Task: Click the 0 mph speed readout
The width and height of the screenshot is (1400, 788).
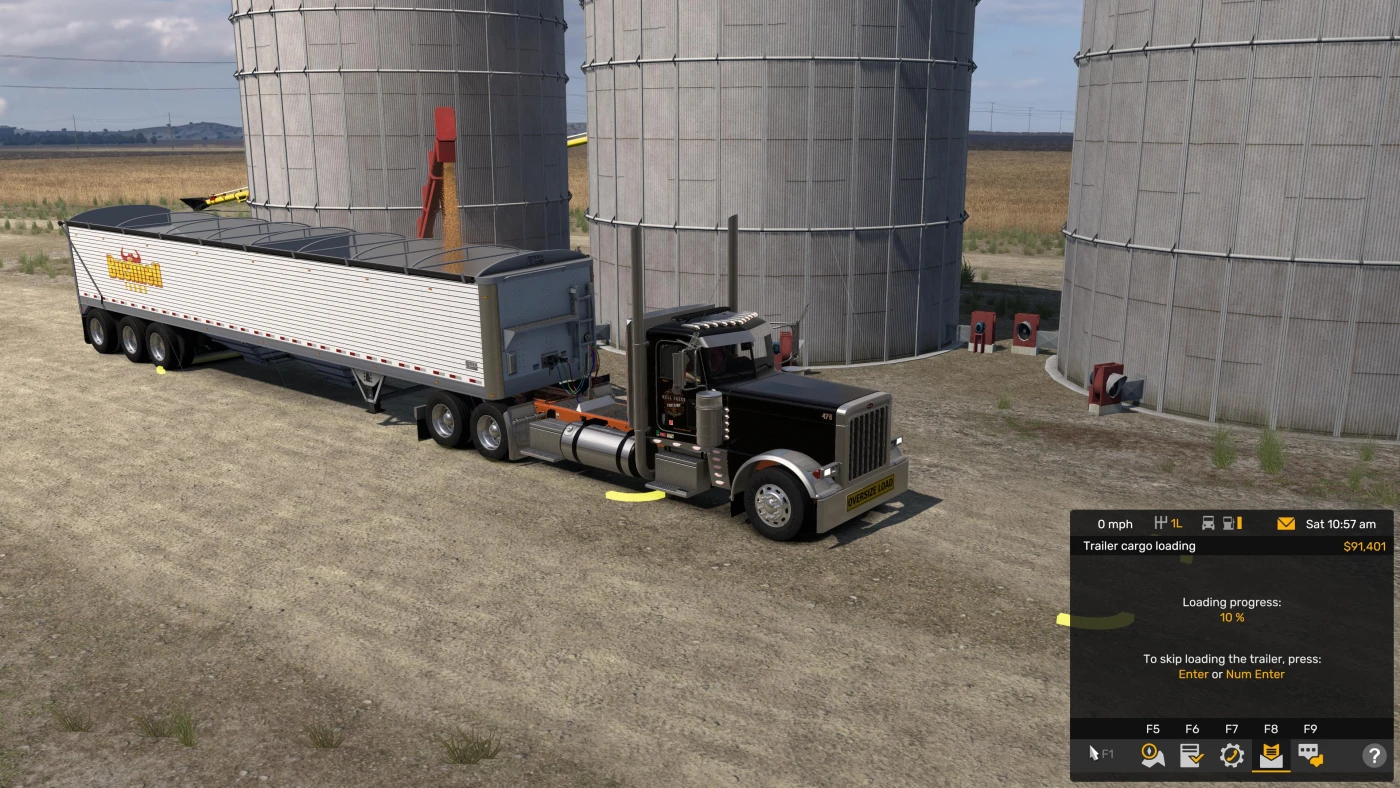Action: click(1116, 523)
